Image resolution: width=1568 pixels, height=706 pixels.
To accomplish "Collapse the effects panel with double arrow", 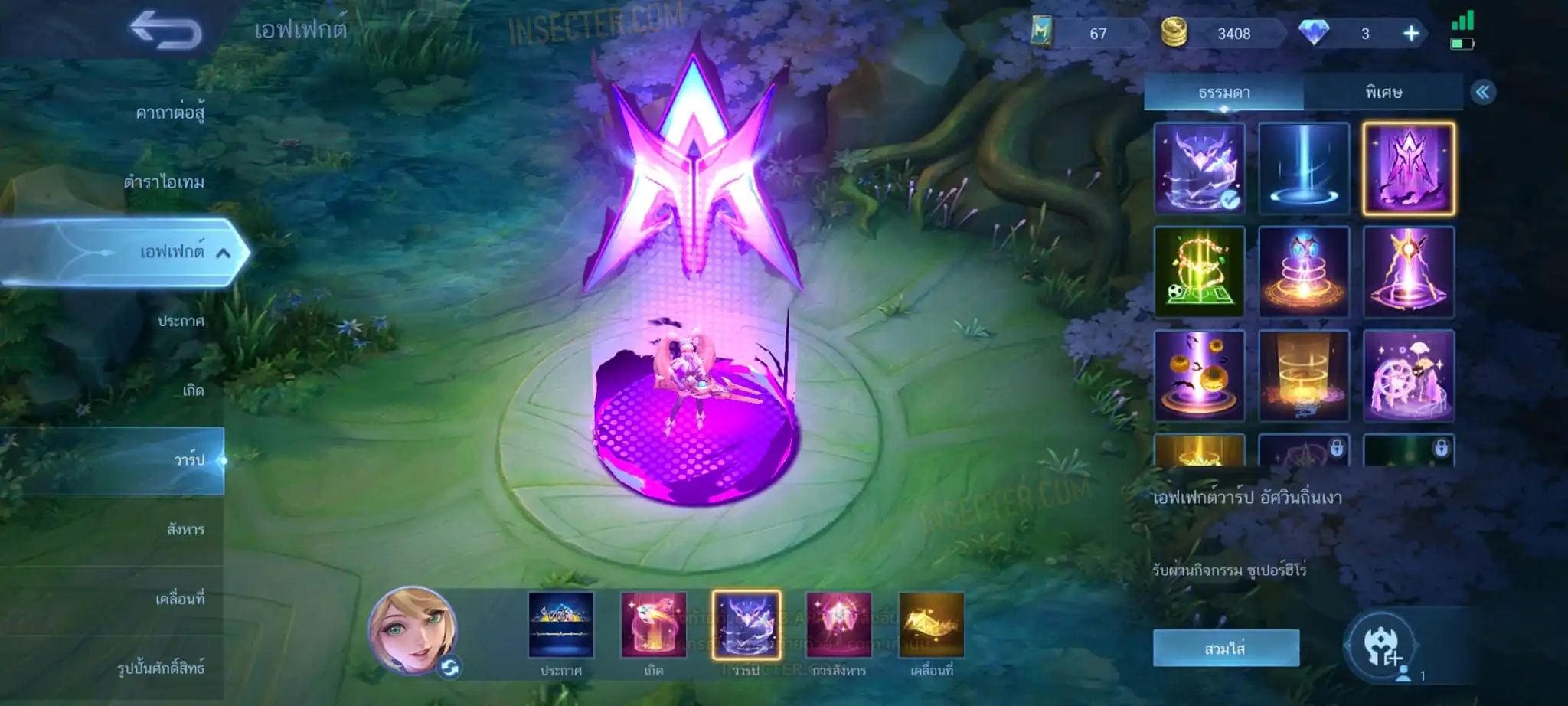I will point(1482,93).
